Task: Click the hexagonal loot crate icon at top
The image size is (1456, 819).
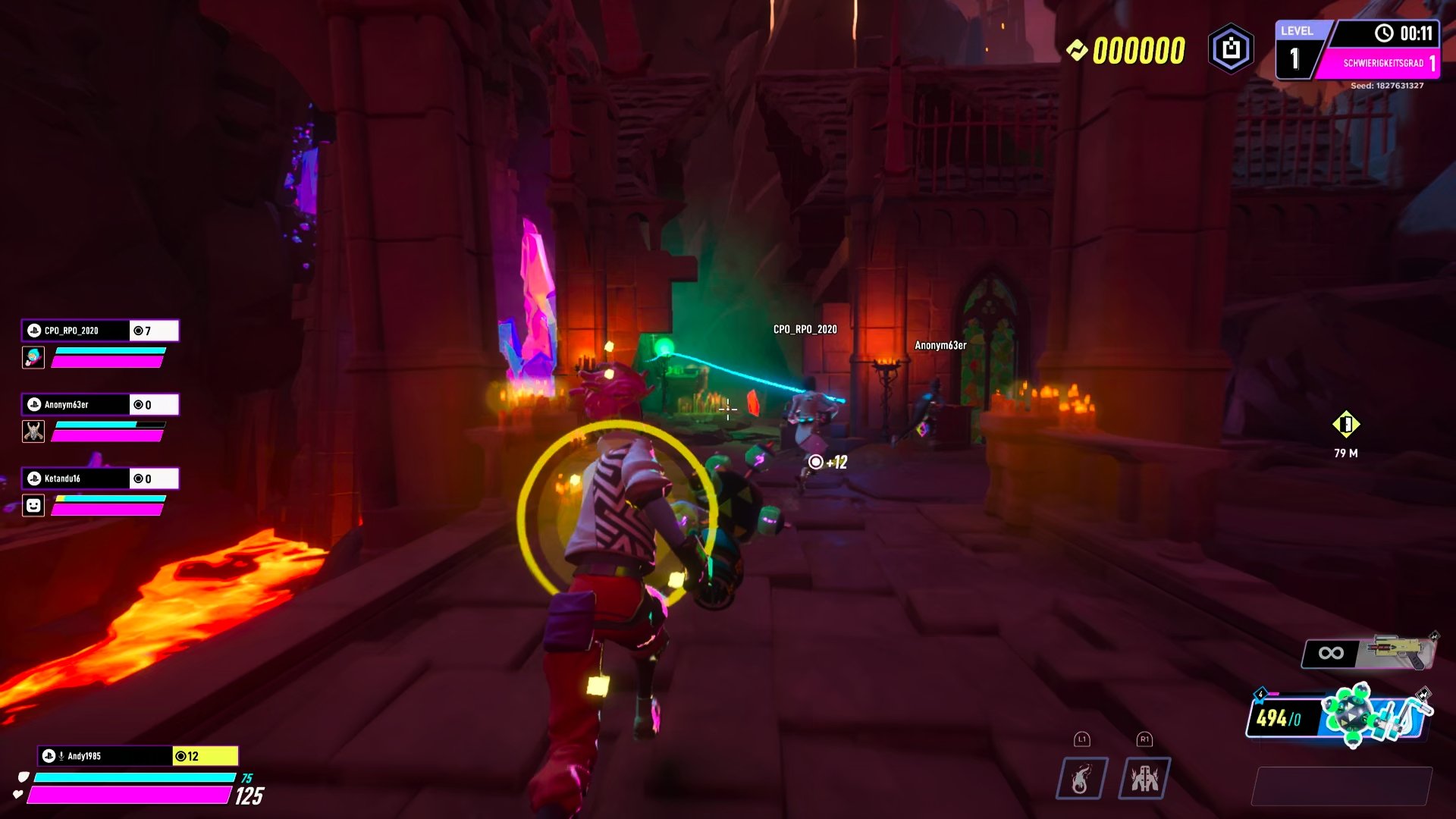Action: 1228,48
